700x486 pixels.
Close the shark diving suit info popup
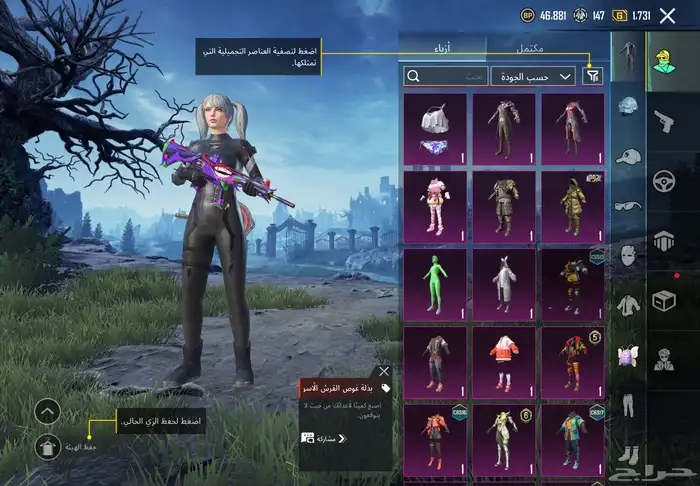(384, 372)
